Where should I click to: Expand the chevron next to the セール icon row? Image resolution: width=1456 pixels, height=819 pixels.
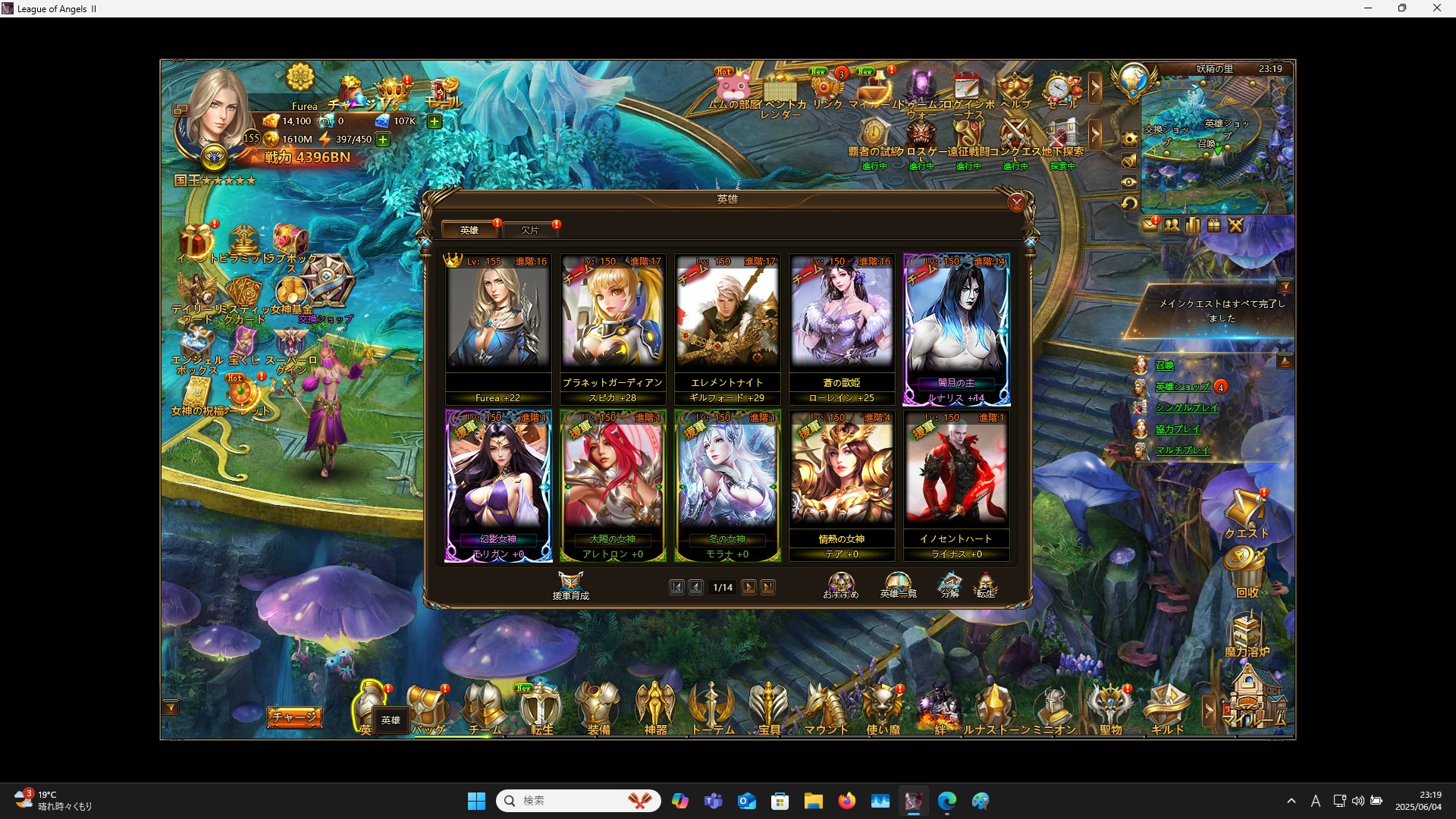point(1096,89)
